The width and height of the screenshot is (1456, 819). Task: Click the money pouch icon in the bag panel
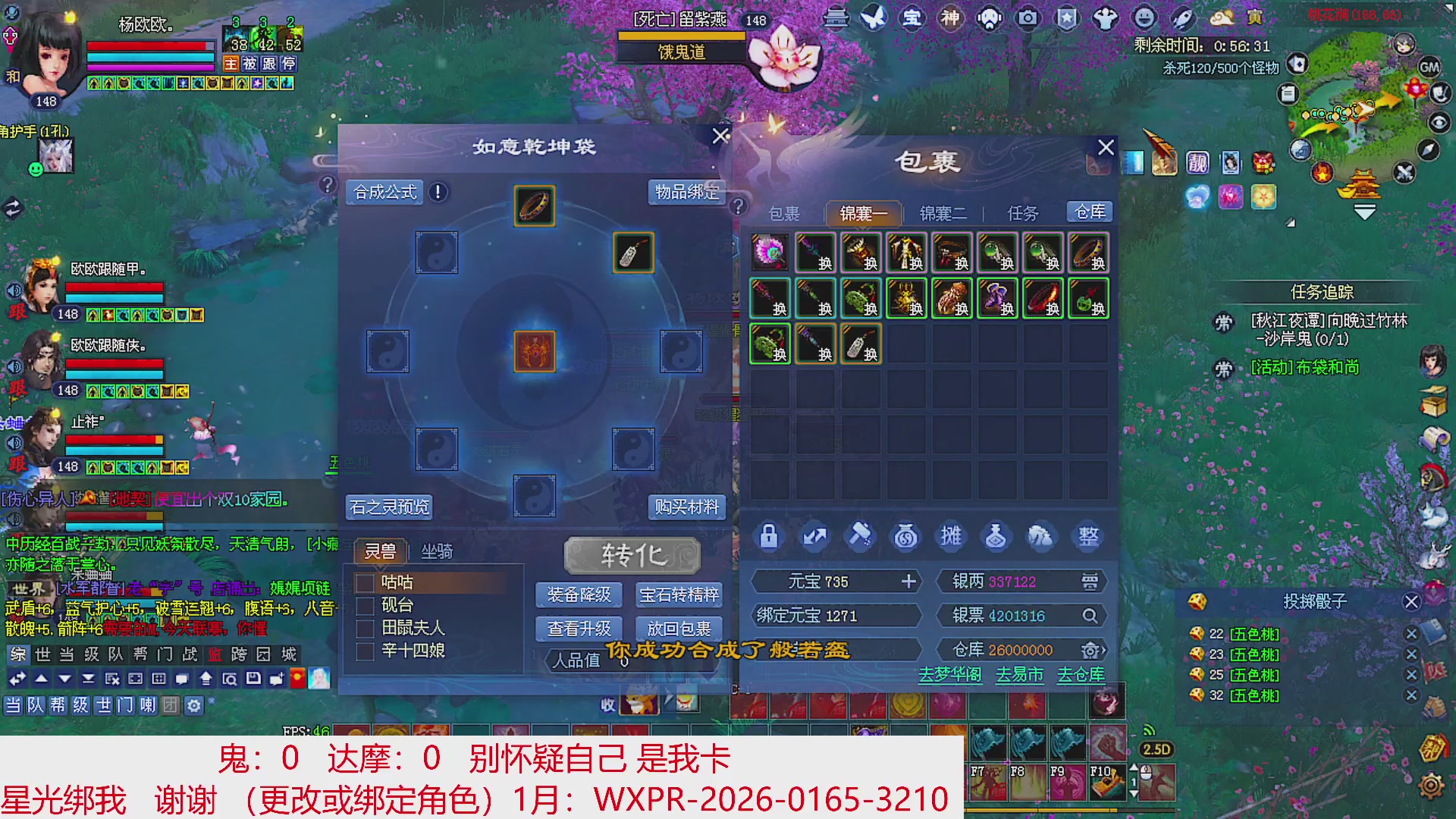(905, 536)
